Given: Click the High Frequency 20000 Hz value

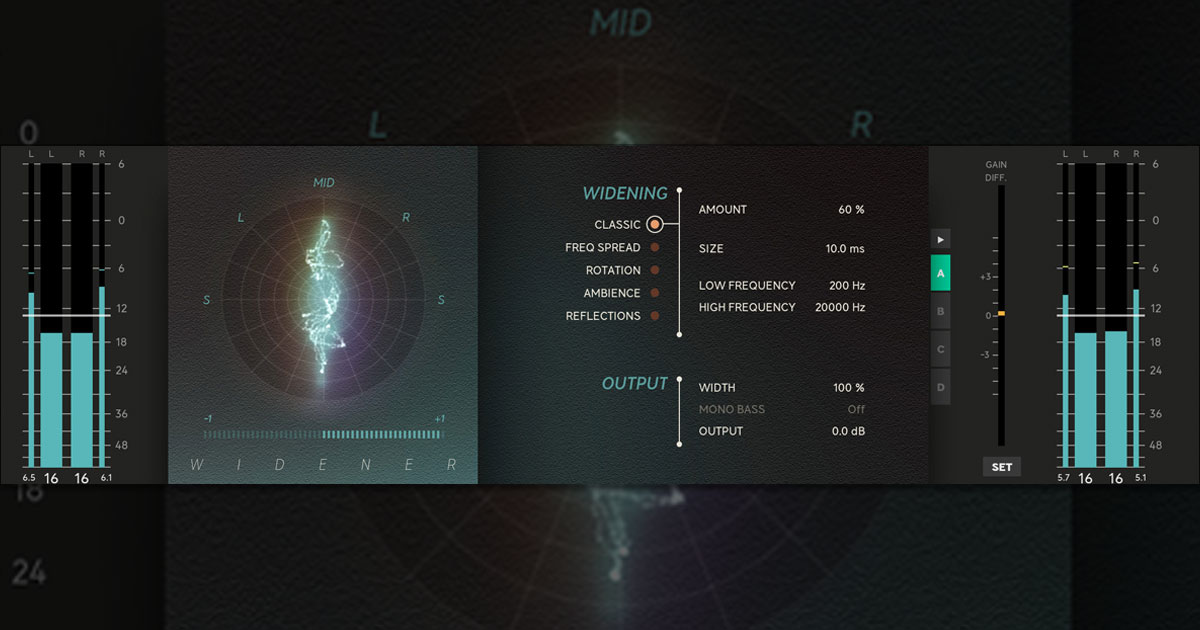Looking at the screenshot, I should click(840, 308).
